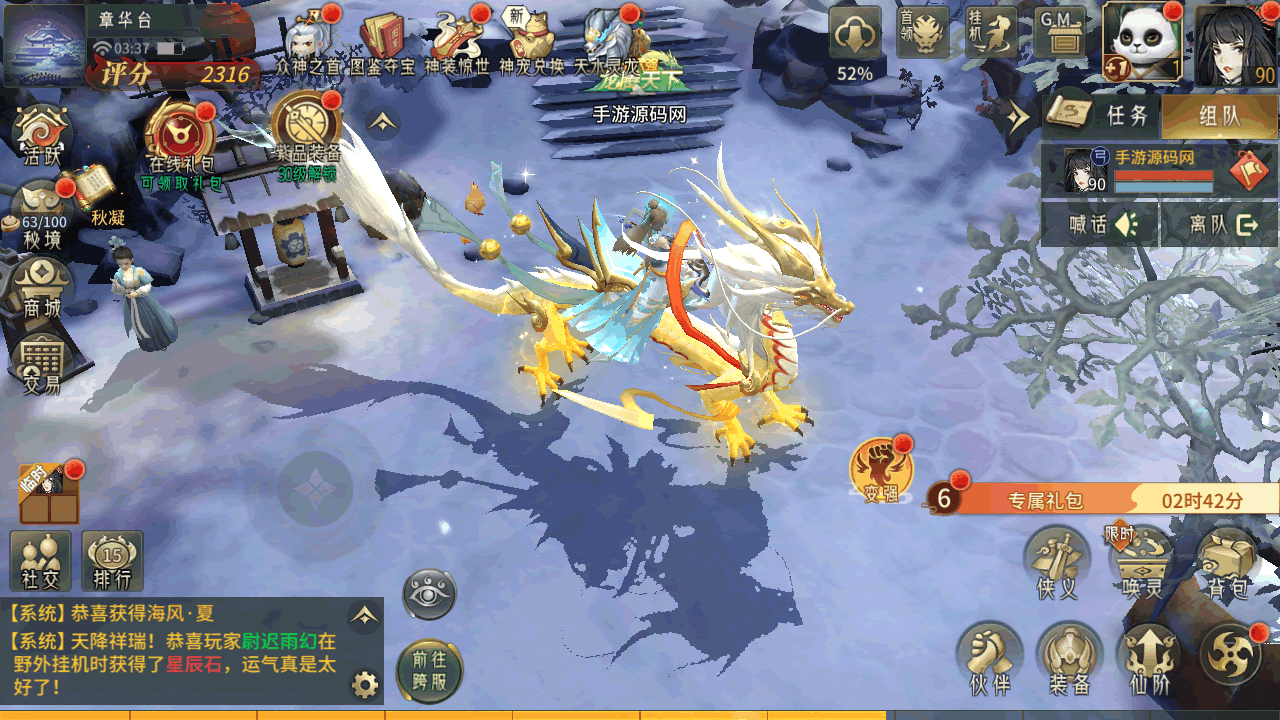Open chat settings gear icon
This screenshot has width=1280, height=720.
(x=365, y=685)
